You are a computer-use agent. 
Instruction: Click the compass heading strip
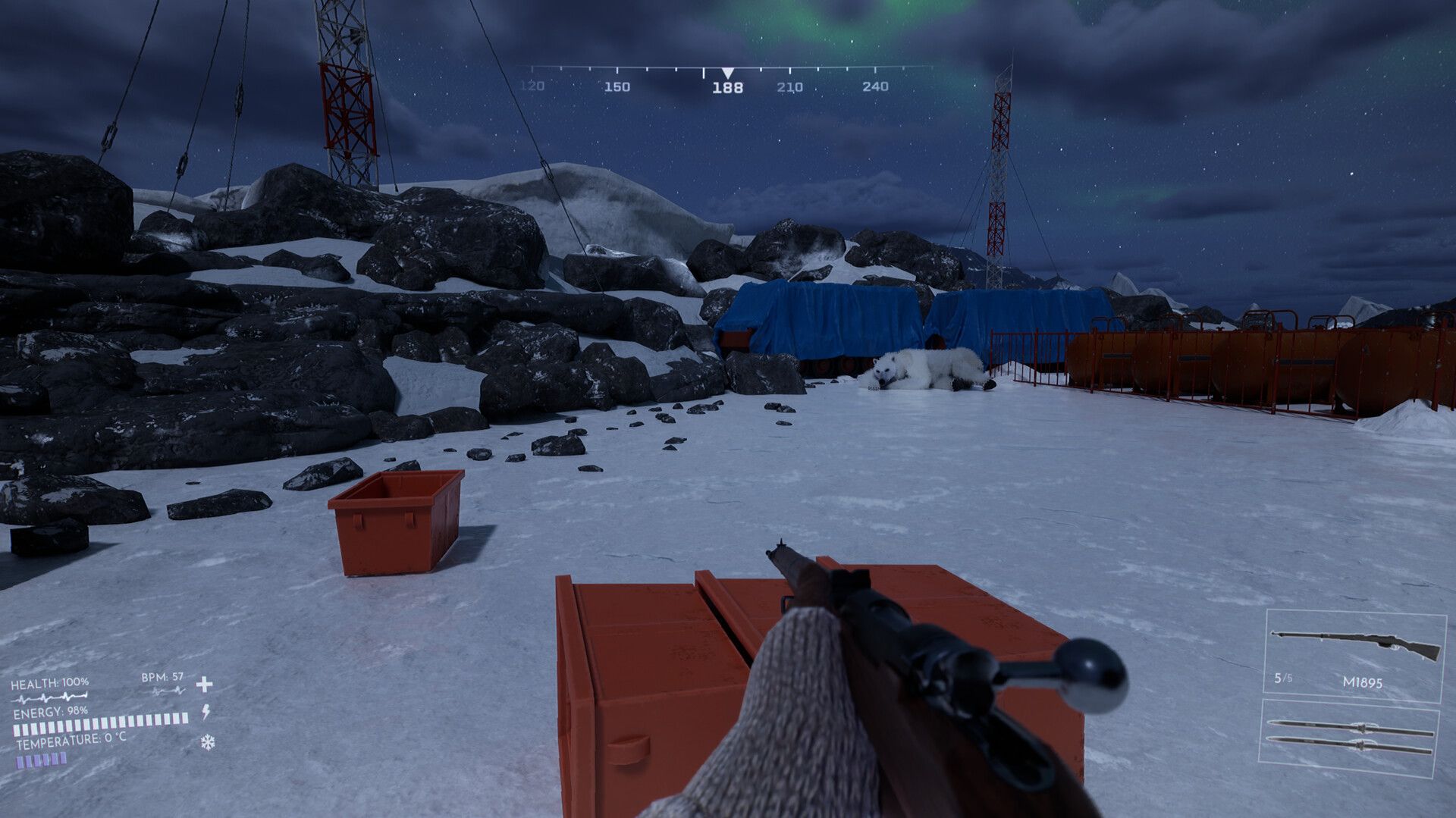click(727, 77)
